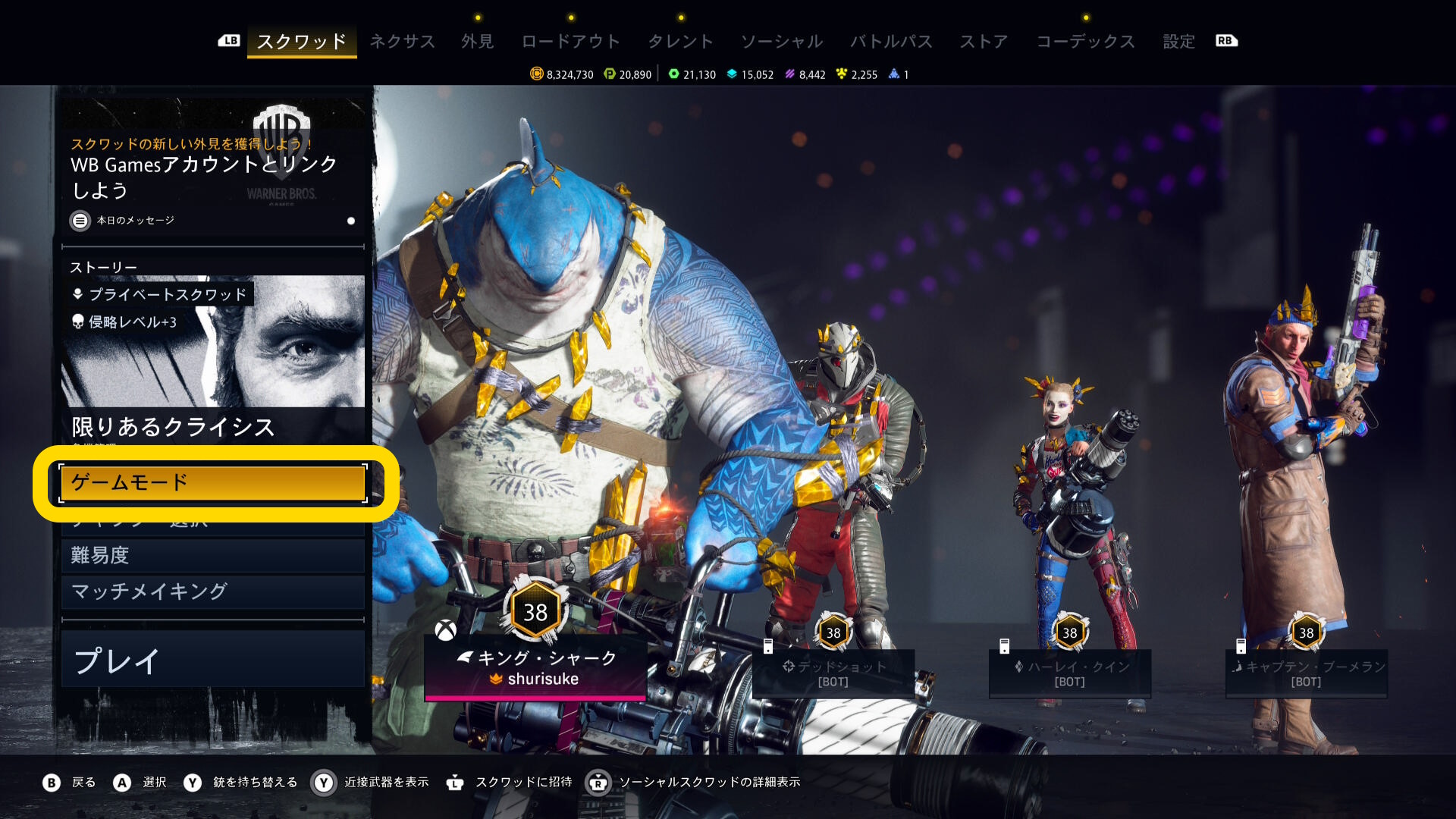Open the バトルパス tab

pyautogui.click(x=891, y=41)
